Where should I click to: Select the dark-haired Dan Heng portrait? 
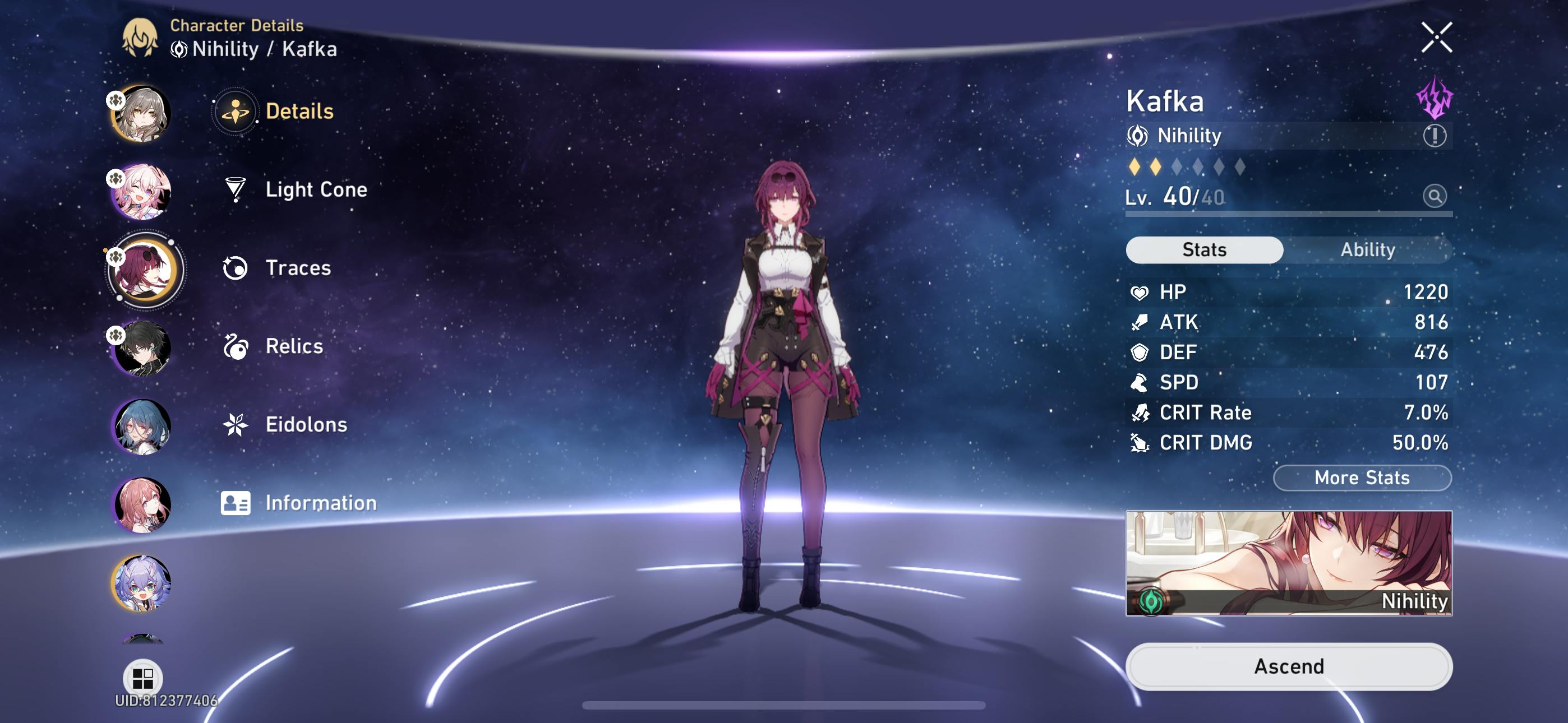[142, 348]
